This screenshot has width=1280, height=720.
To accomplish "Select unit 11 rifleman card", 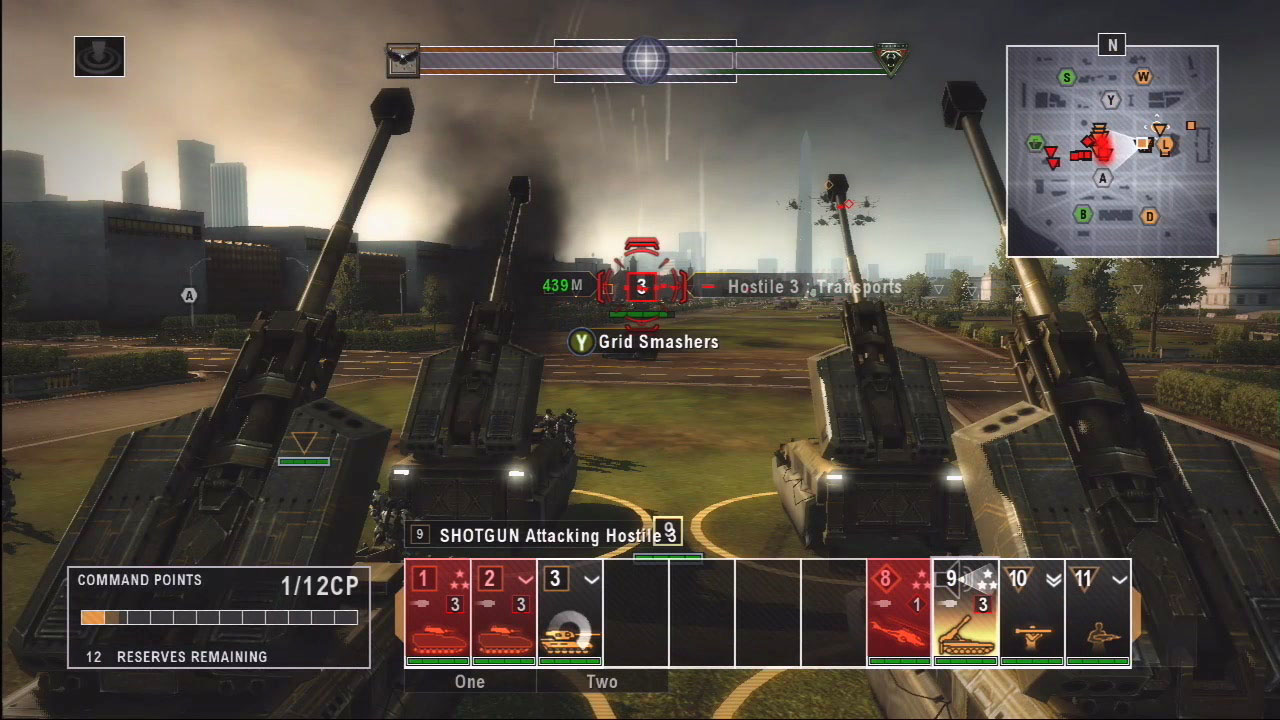I will point(1097,612).
